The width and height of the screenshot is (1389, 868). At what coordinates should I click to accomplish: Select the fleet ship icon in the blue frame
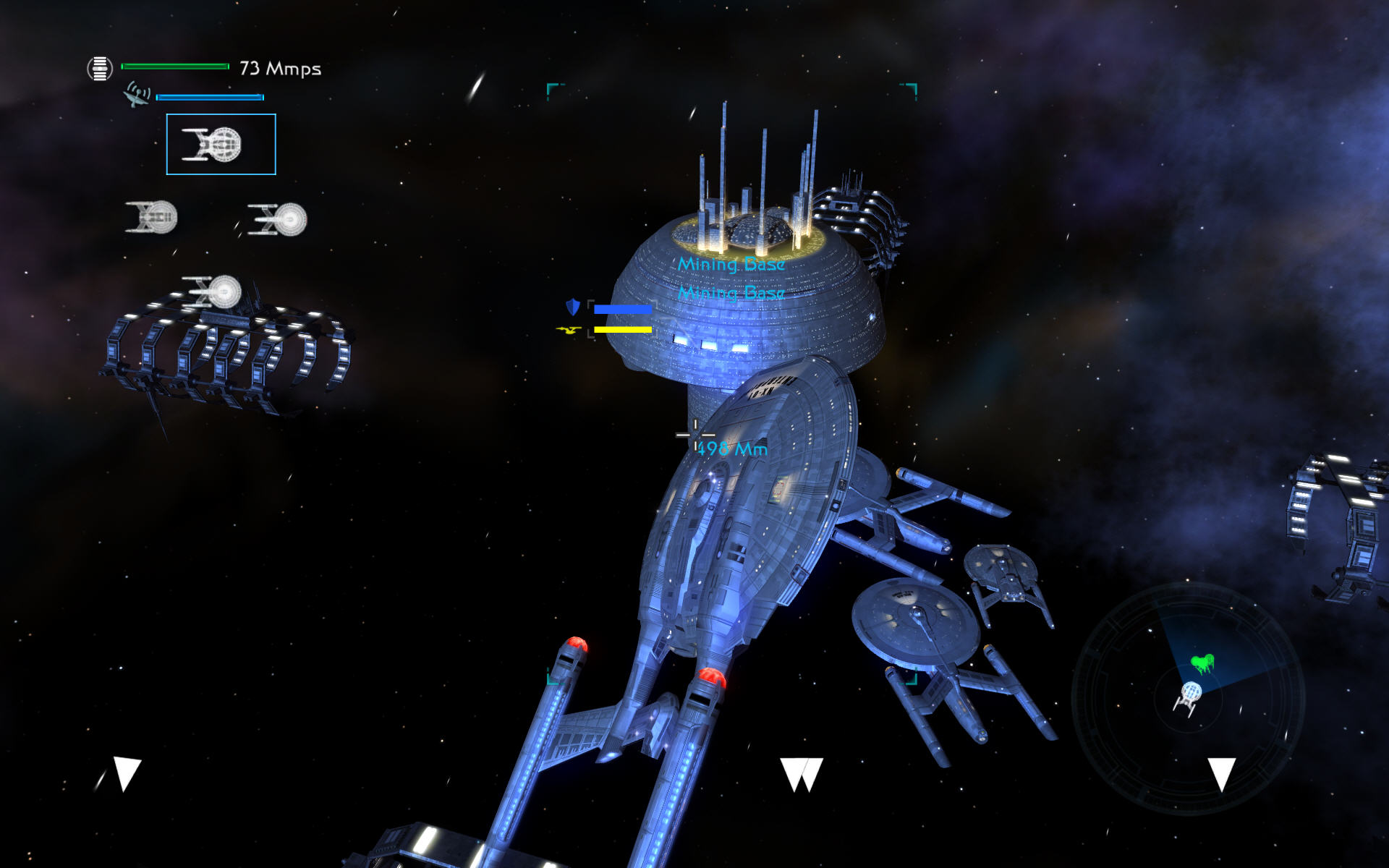221,144
